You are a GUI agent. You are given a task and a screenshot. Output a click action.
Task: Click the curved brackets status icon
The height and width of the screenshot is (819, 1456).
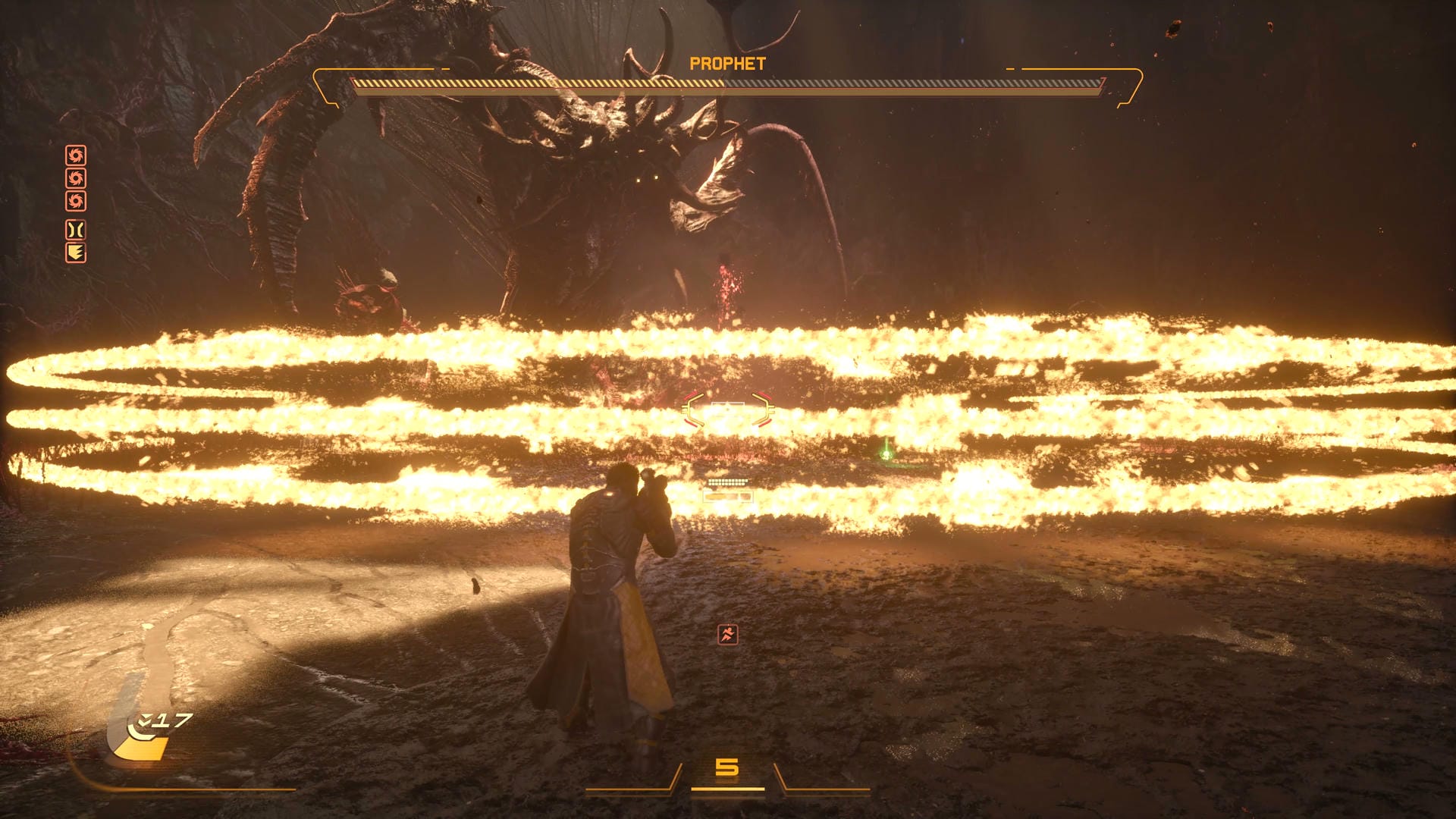pos(76,229)
